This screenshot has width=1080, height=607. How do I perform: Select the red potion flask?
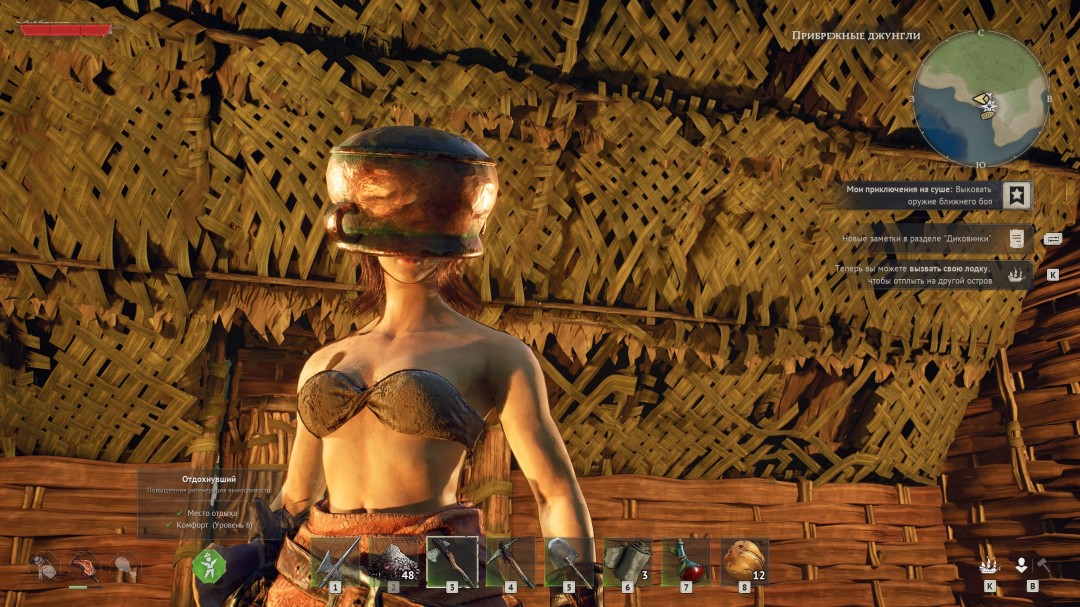coord(686,562)
